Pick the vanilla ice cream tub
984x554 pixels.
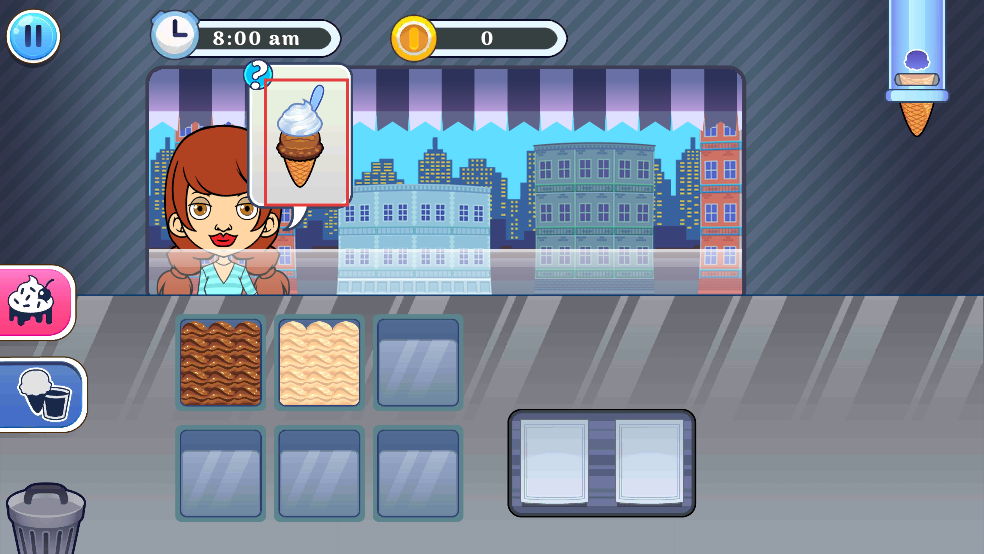319,363
